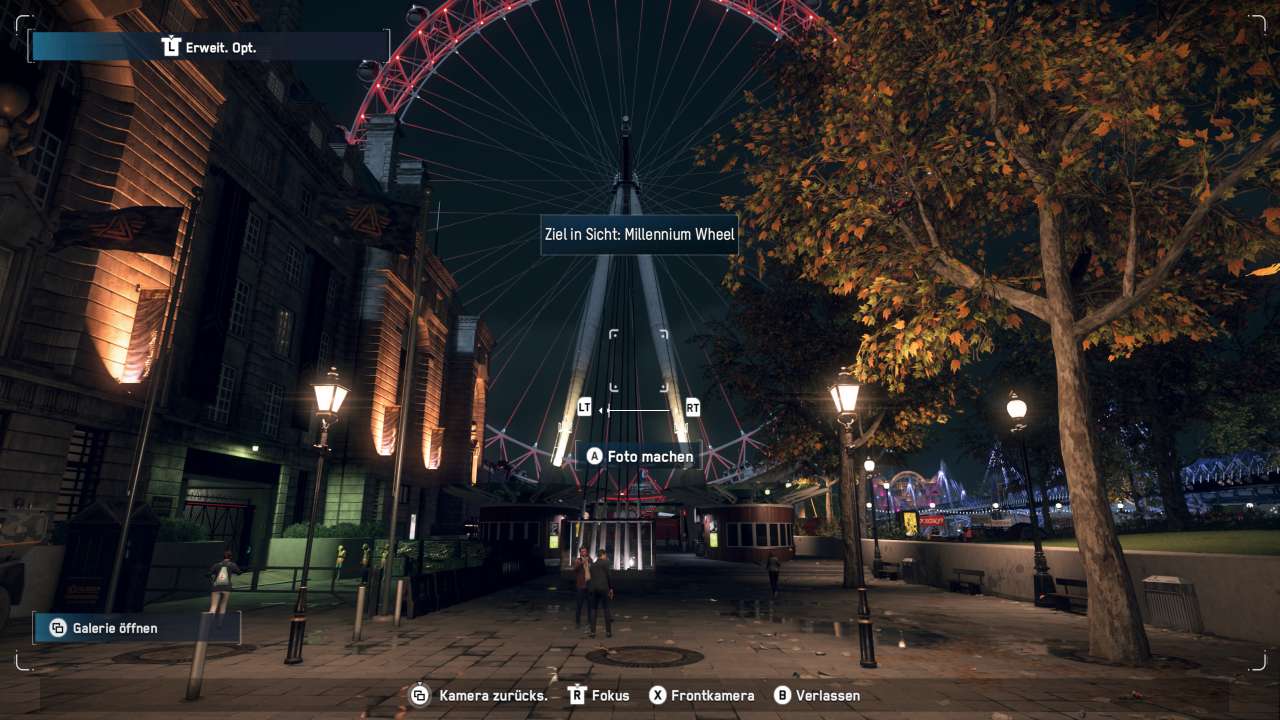Take a photo with Foto machen
The height and width of the screenshot is (720, 1280).
pyautogui.click(x=640, y=456)
